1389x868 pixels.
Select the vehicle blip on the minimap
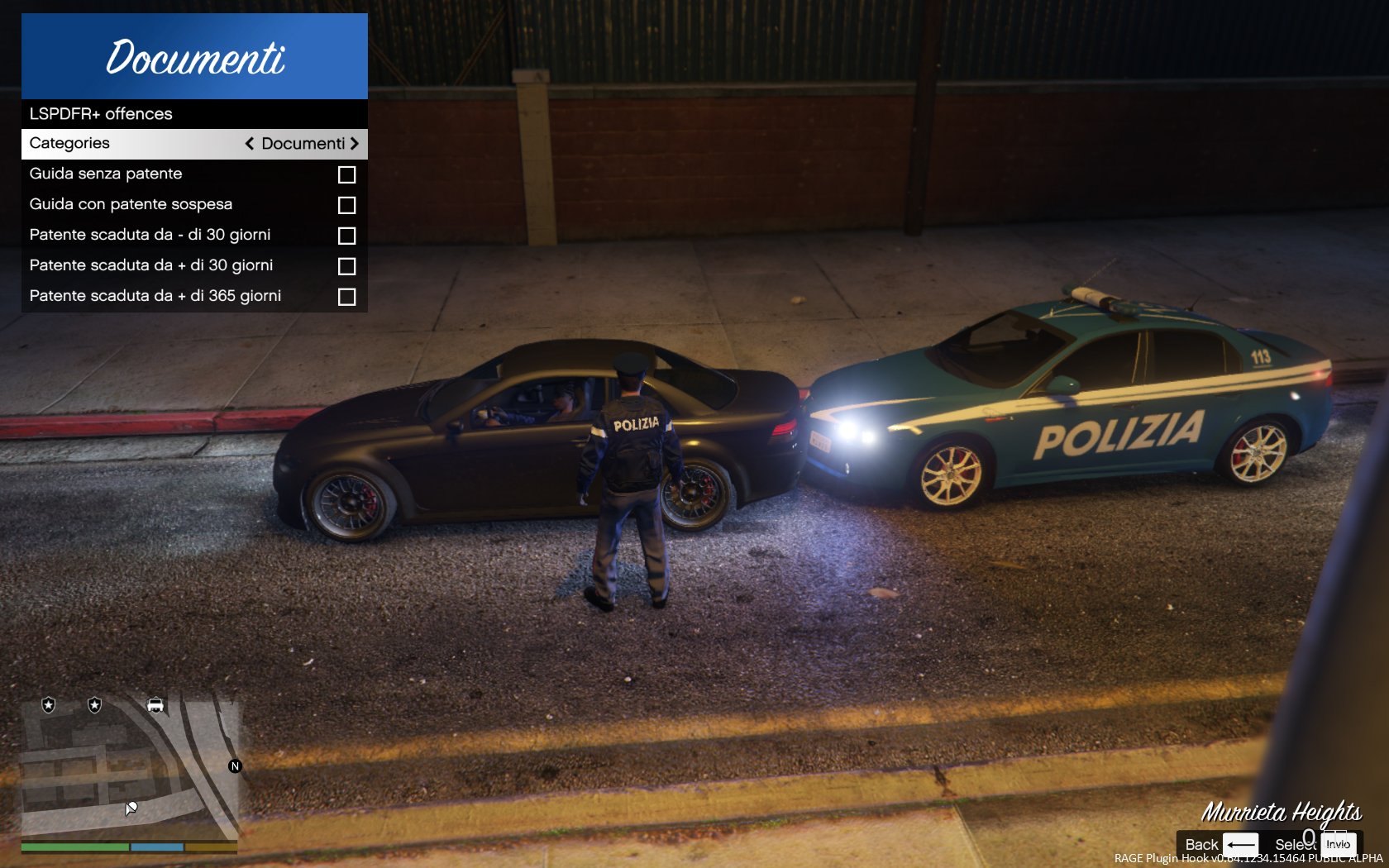pos(155,705)
